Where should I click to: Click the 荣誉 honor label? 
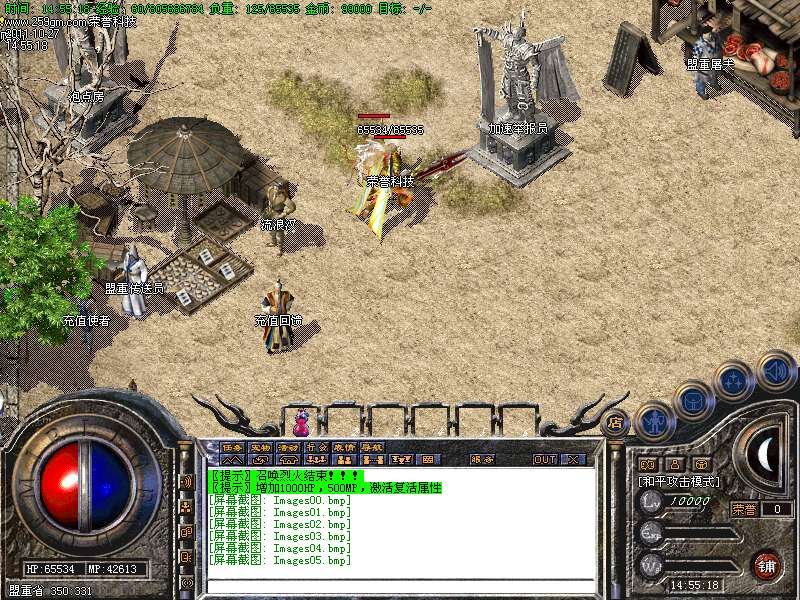coord(743,508)
